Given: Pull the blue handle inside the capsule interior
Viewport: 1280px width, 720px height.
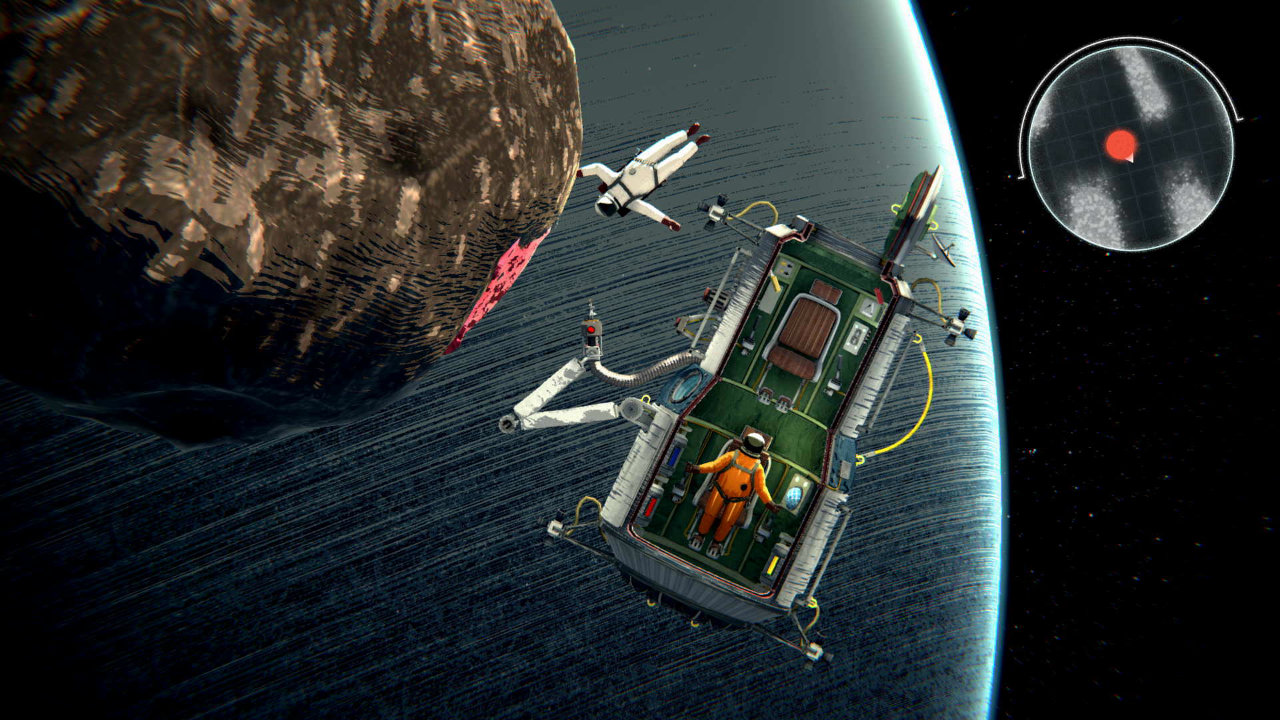Looking at the screenshot, I should (x=672, y=457).
